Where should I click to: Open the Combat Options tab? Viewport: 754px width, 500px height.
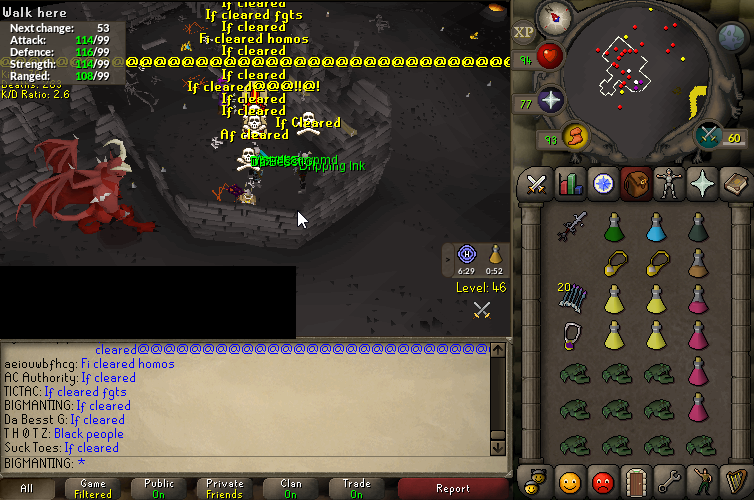536,184
